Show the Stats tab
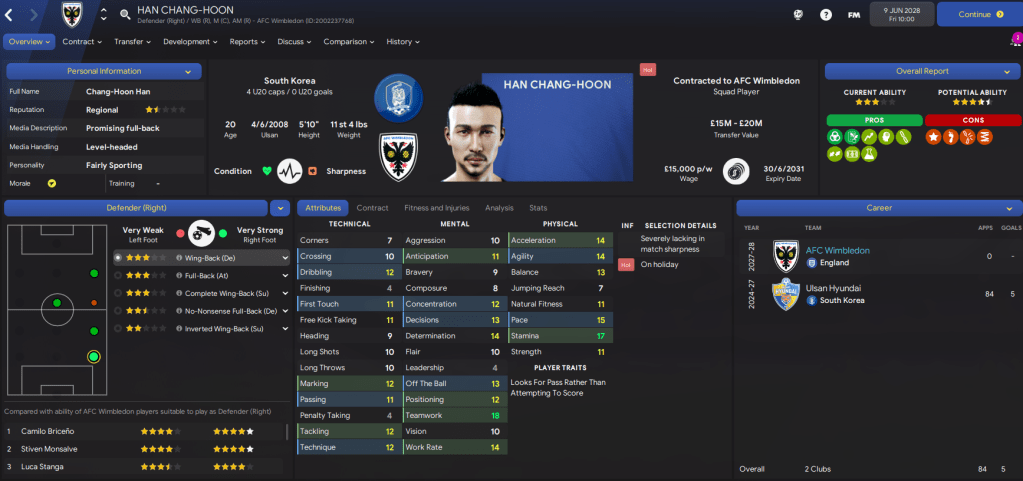The image size is (1023, 481). [x=538, y=208]
